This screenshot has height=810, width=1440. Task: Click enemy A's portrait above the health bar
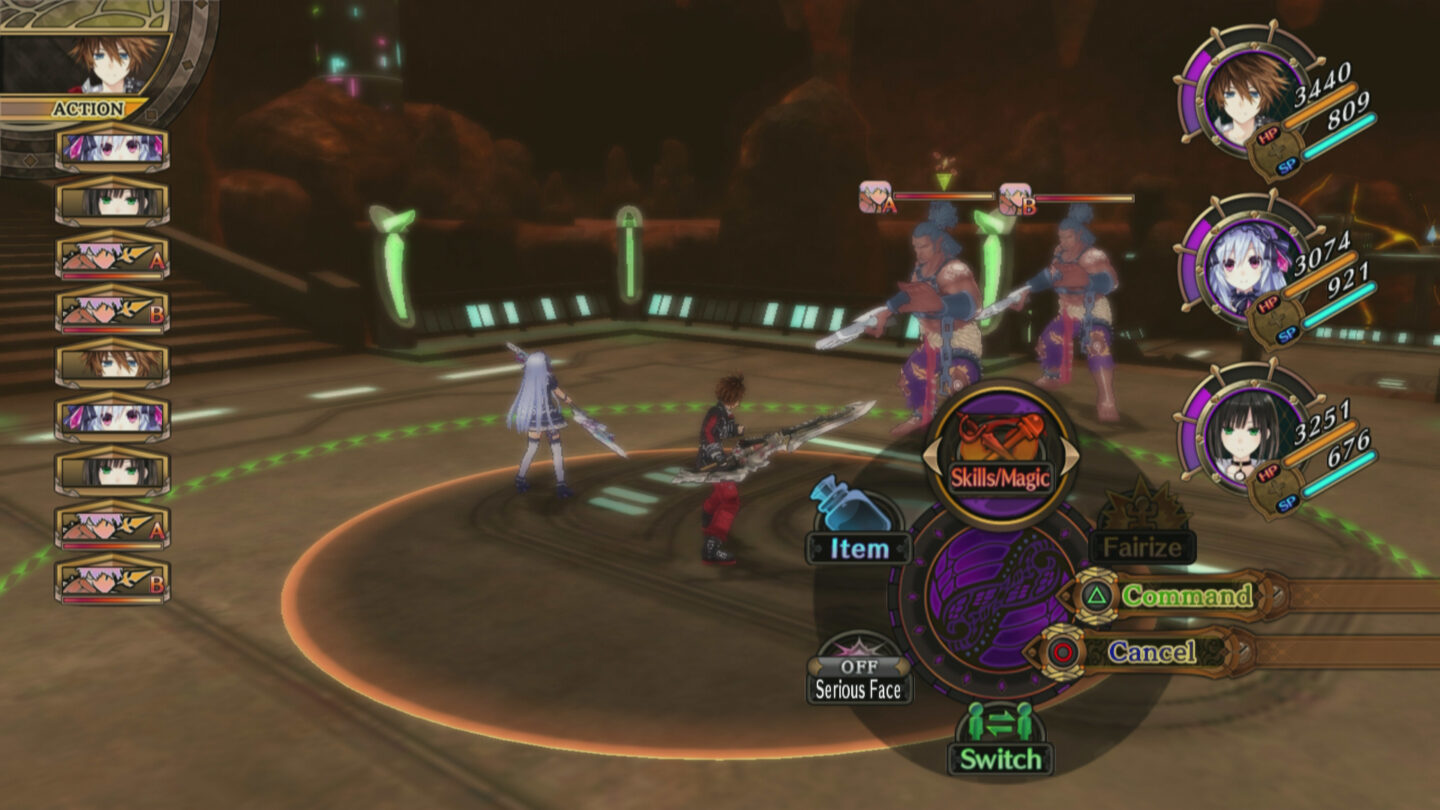tap(872, 195)
